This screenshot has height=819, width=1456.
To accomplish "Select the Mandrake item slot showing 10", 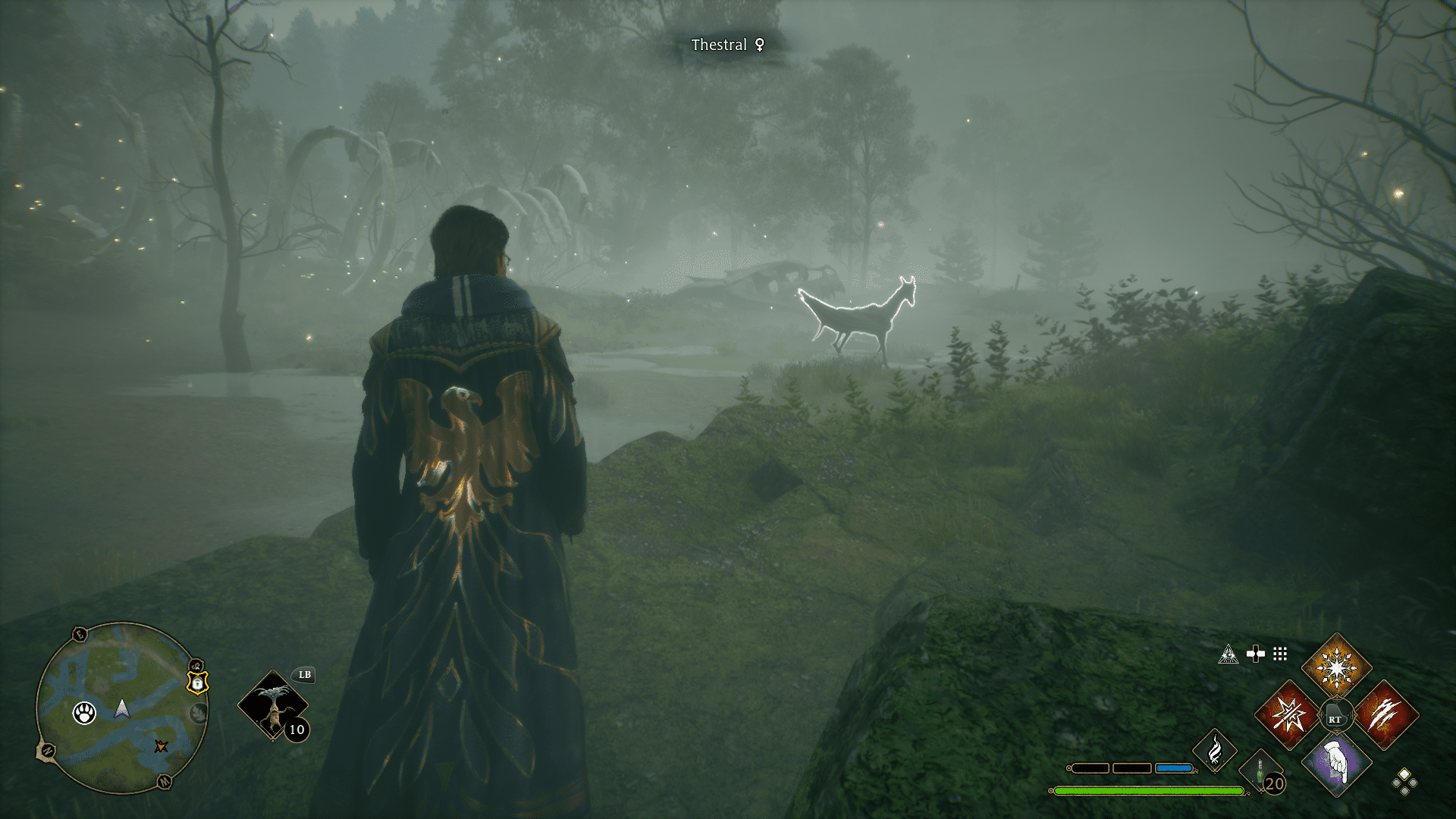I will click(x=273, y=705).
